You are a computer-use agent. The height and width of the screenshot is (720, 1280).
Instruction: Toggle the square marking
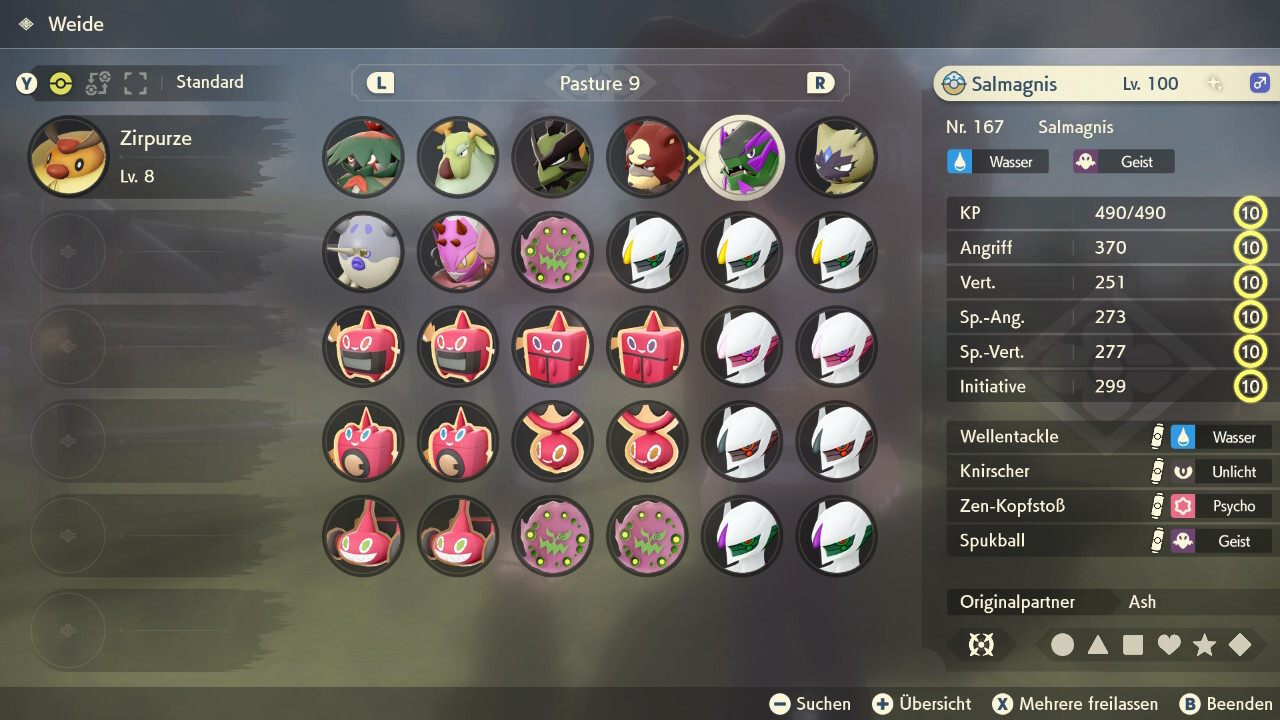pyautogui.click(x=1133, y=645)
